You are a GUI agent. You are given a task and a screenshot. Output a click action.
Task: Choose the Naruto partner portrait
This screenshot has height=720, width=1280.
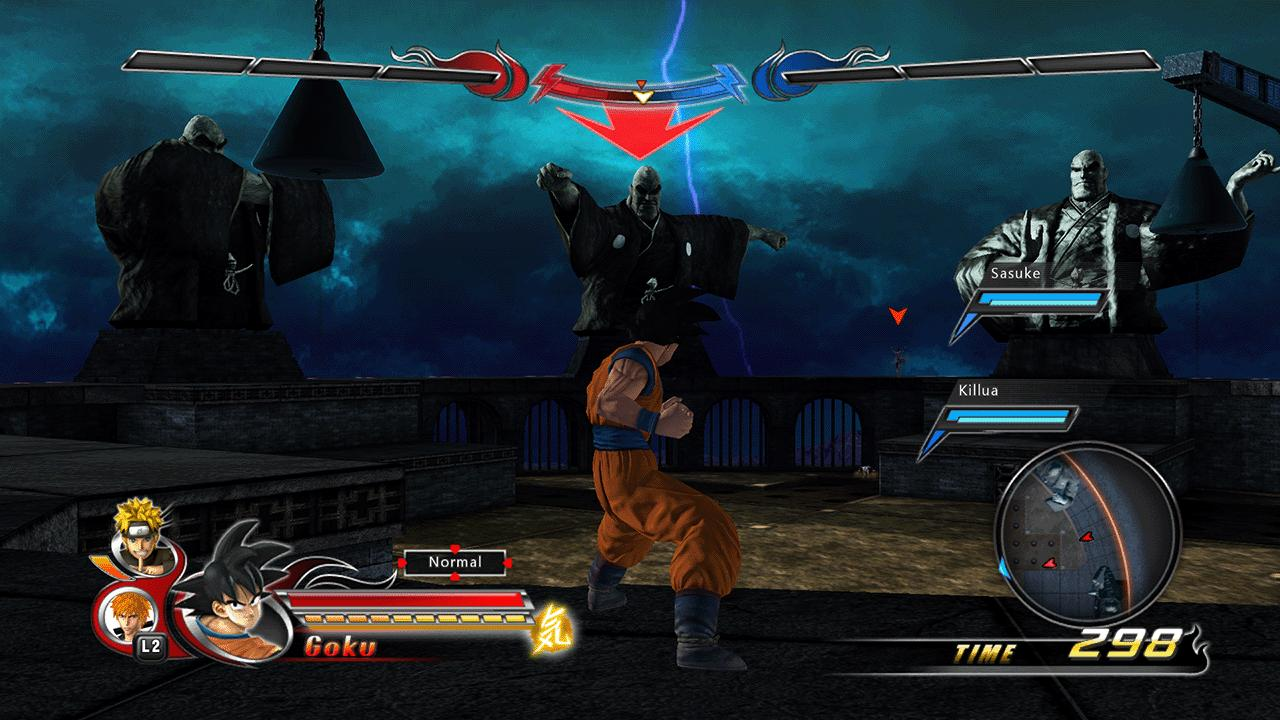136,530
